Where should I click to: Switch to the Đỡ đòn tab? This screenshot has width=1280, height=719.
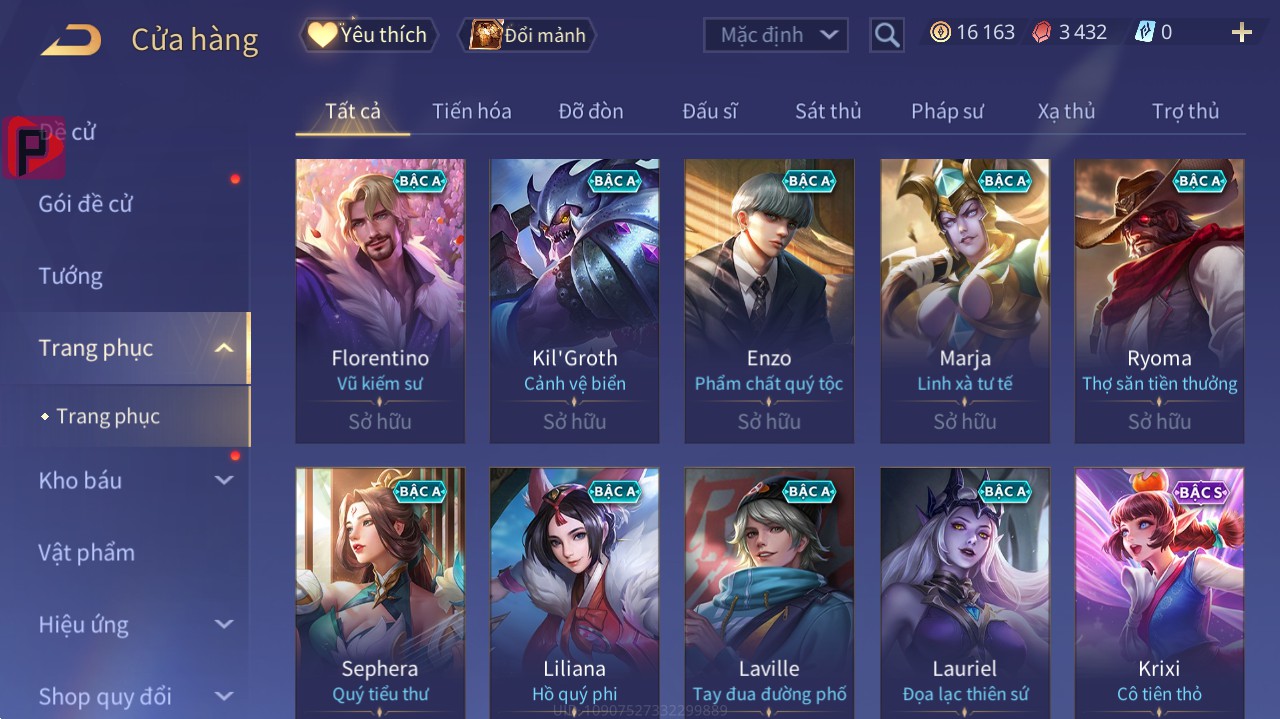(590, 111)
